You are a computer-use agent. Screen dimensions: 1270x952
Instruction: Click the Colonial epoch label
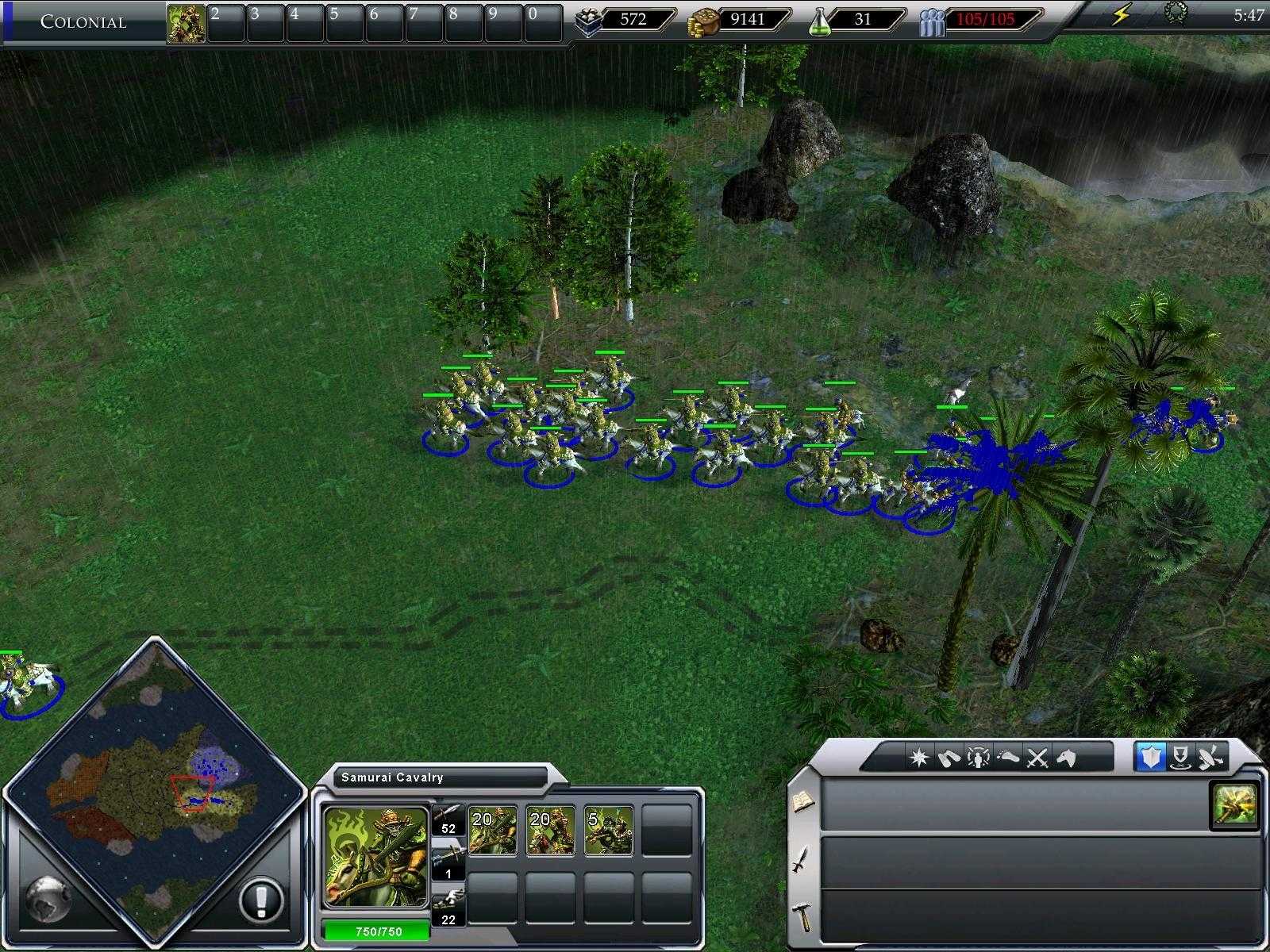(x=83, y=22)
